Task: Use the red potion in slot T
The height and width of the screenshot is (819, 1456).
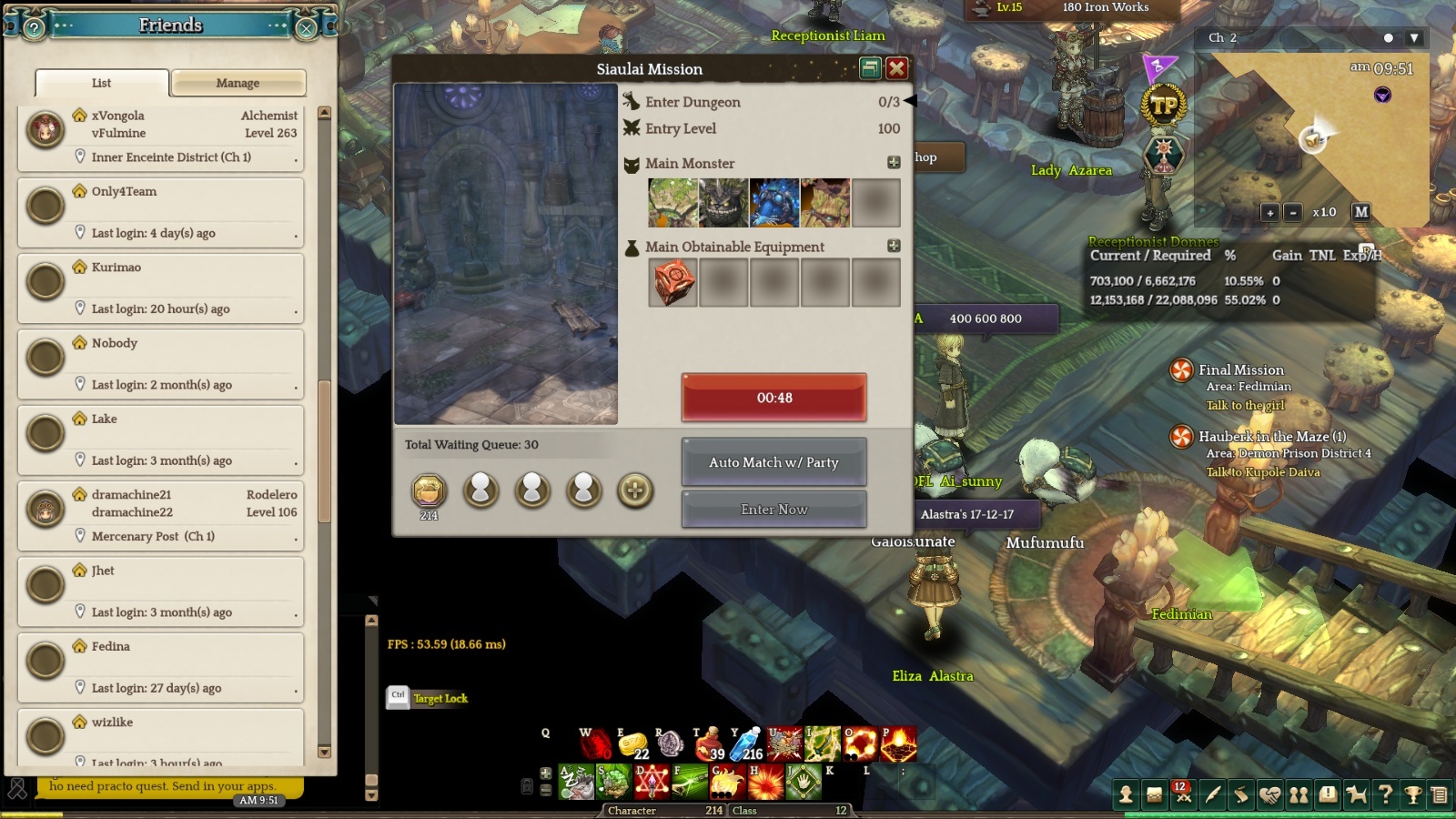Action: (x=709, y=743)
